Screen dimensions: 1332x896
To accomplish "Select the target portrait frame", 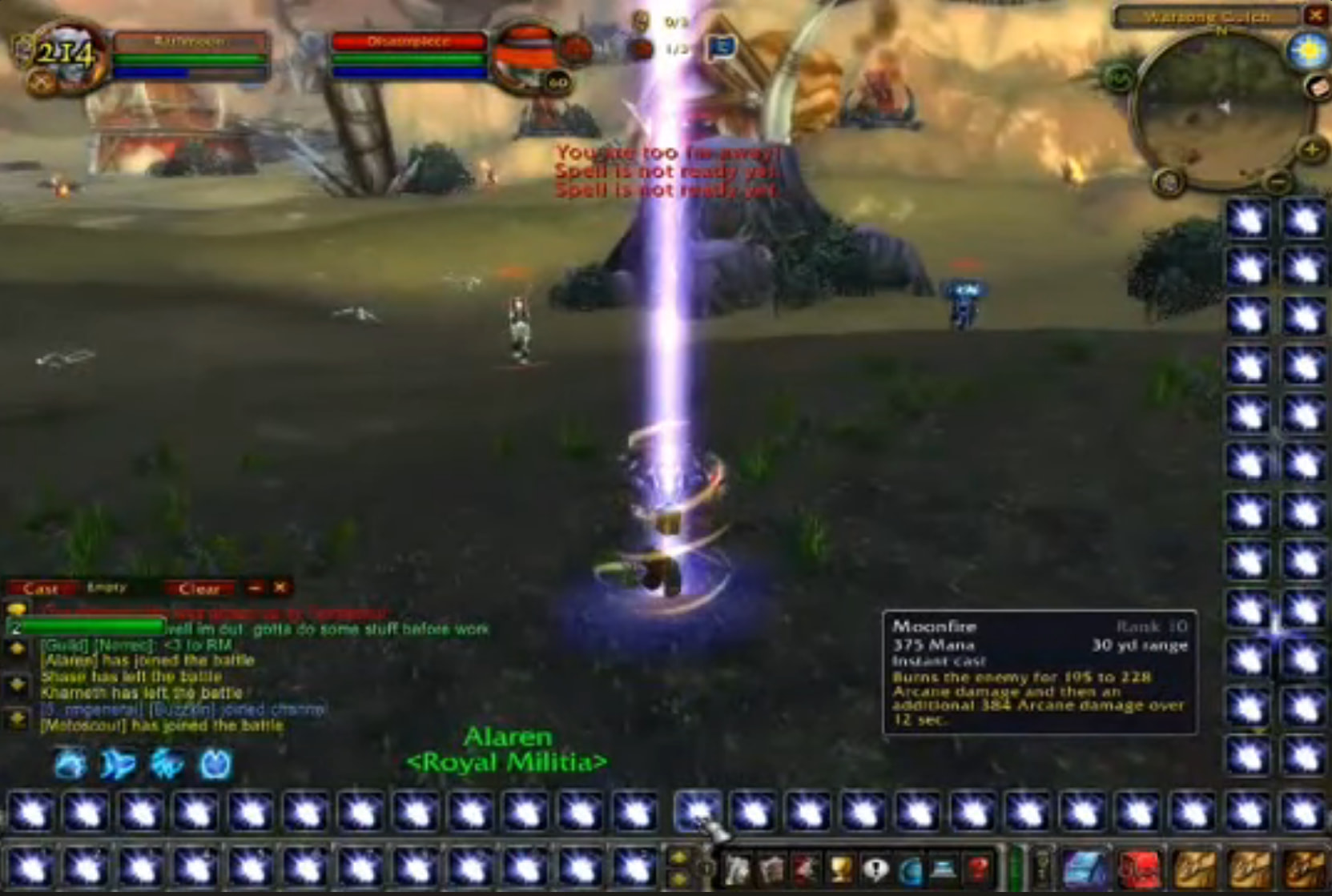I will click(529, 56).
